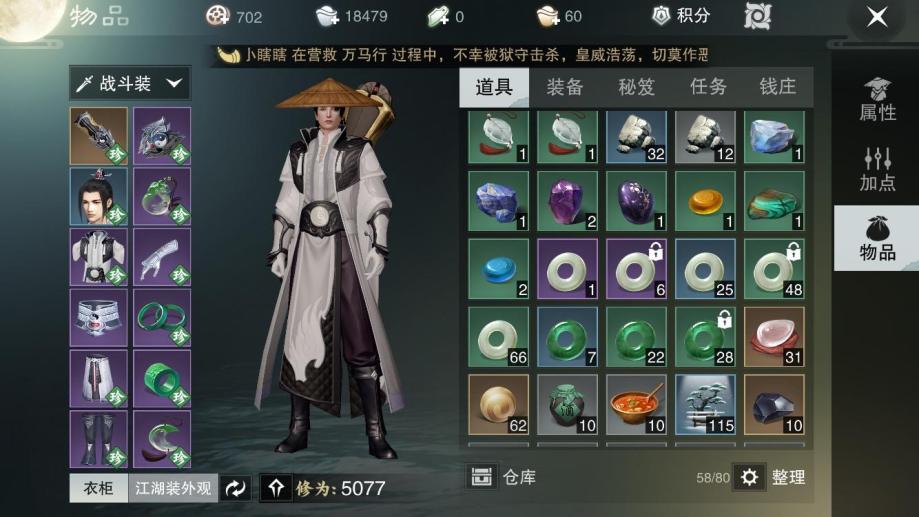
Task: Select the white robe armor slot
Action: tap(99, 257)
